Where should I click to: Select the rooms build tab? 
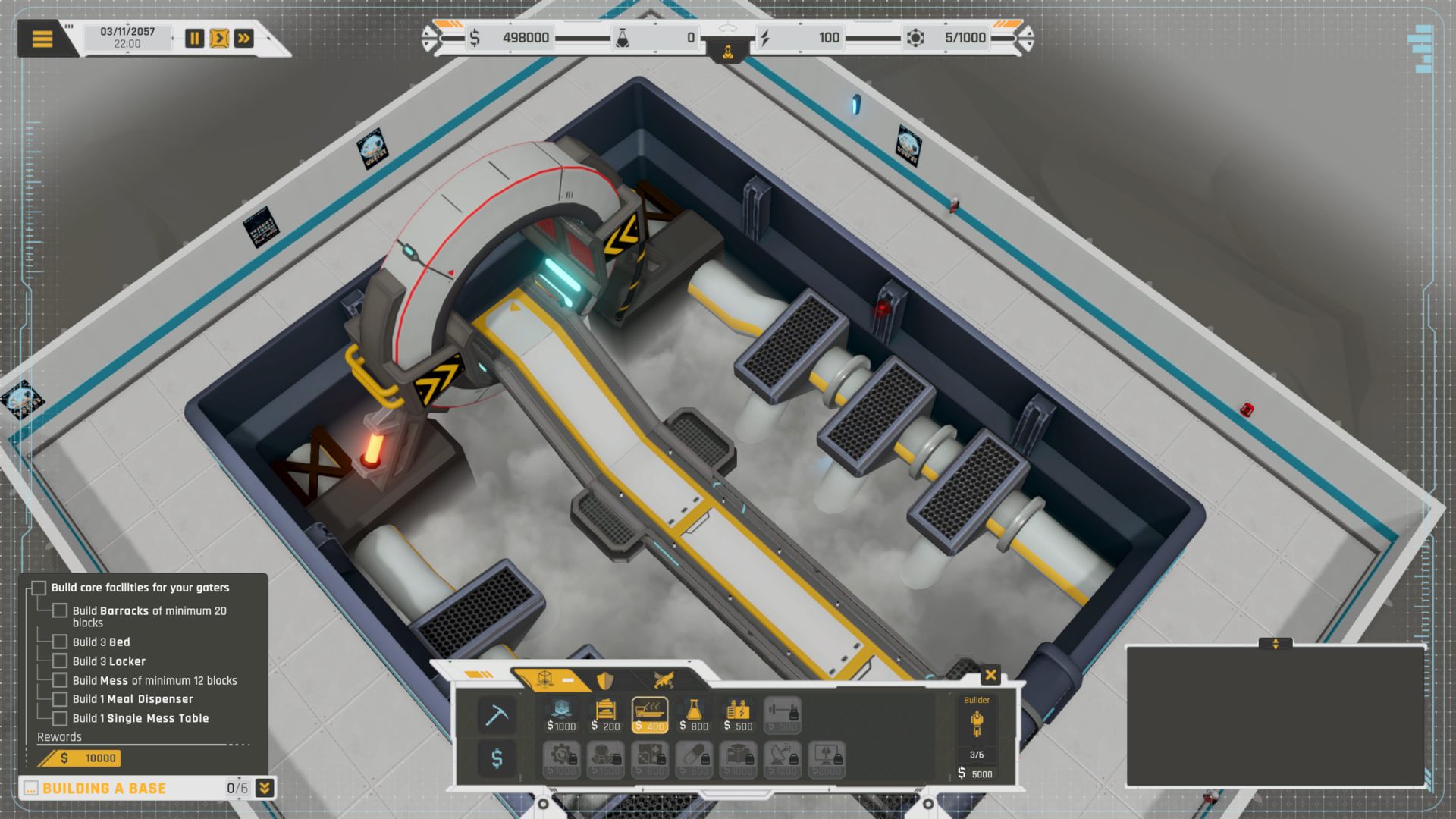tap(546, 679)
